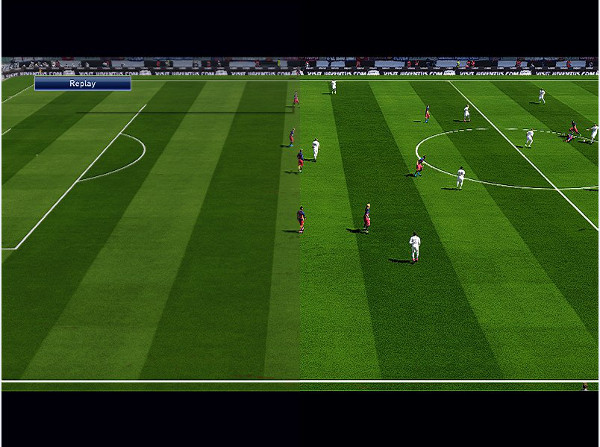Click the Replay label button
This screenshot has height=447, width=600.
tap(82, 84)
